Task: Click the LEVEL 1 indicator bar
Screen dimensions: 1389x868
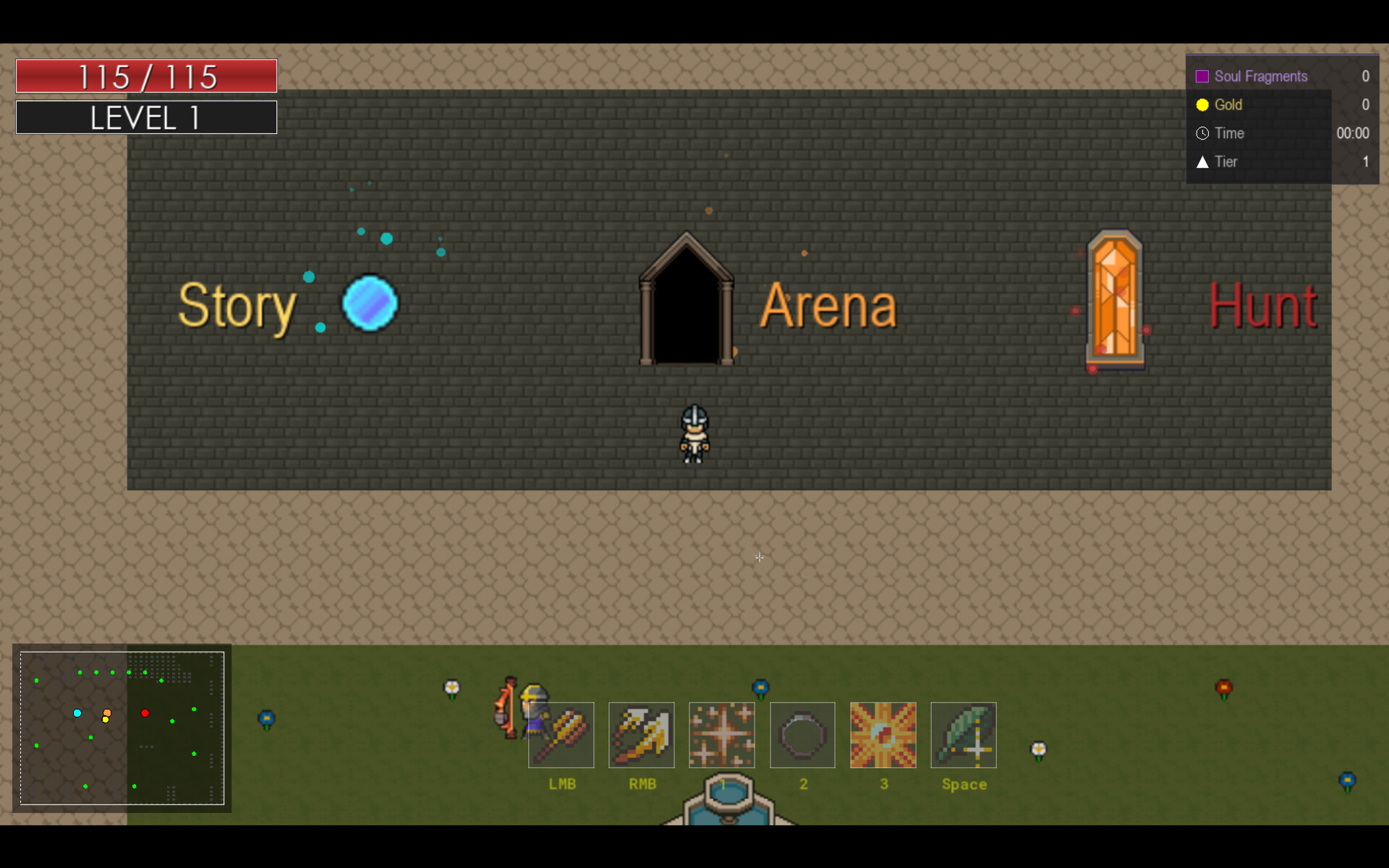Action: (145, 116)
